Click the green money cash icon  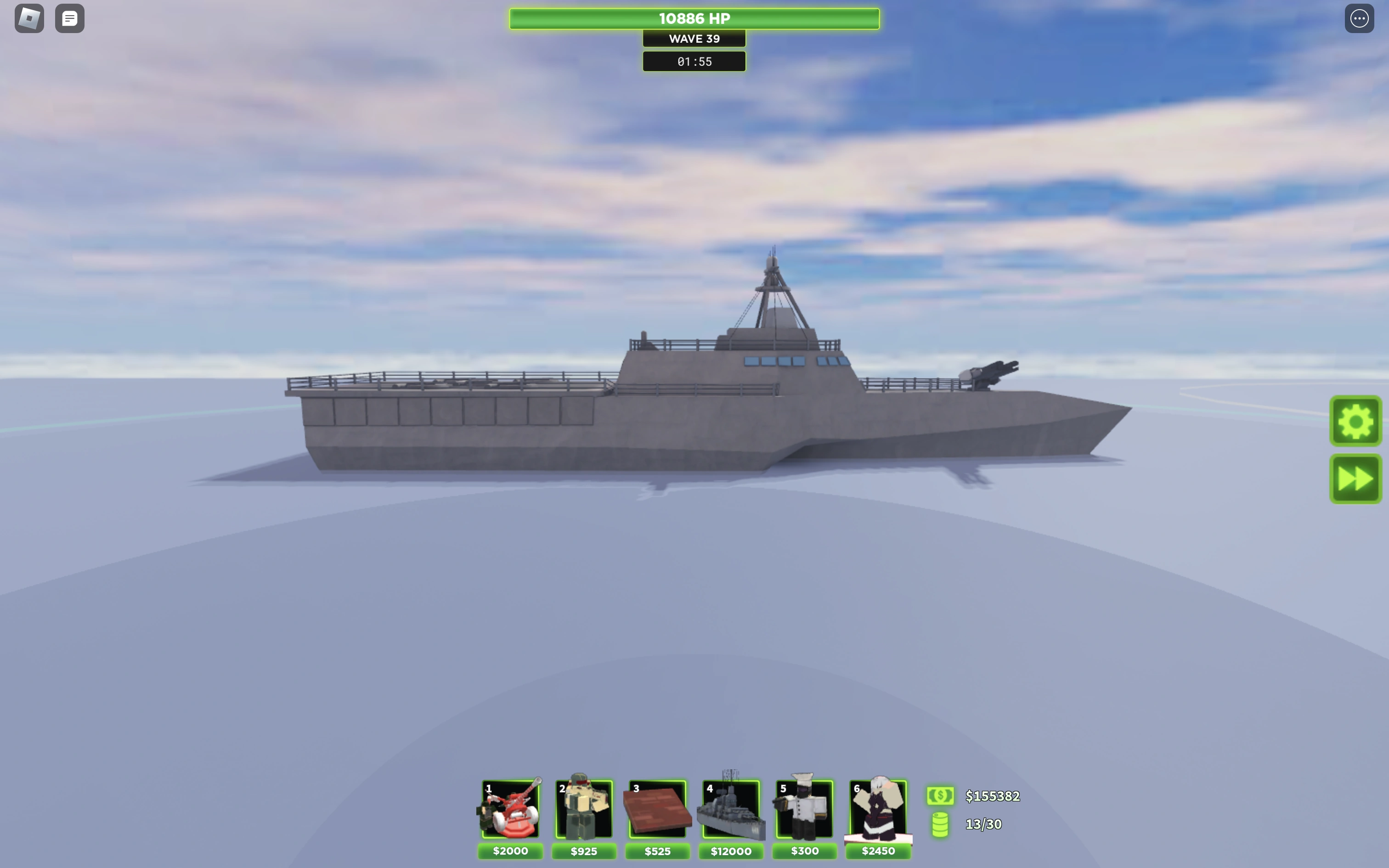(x=940, y=796)
